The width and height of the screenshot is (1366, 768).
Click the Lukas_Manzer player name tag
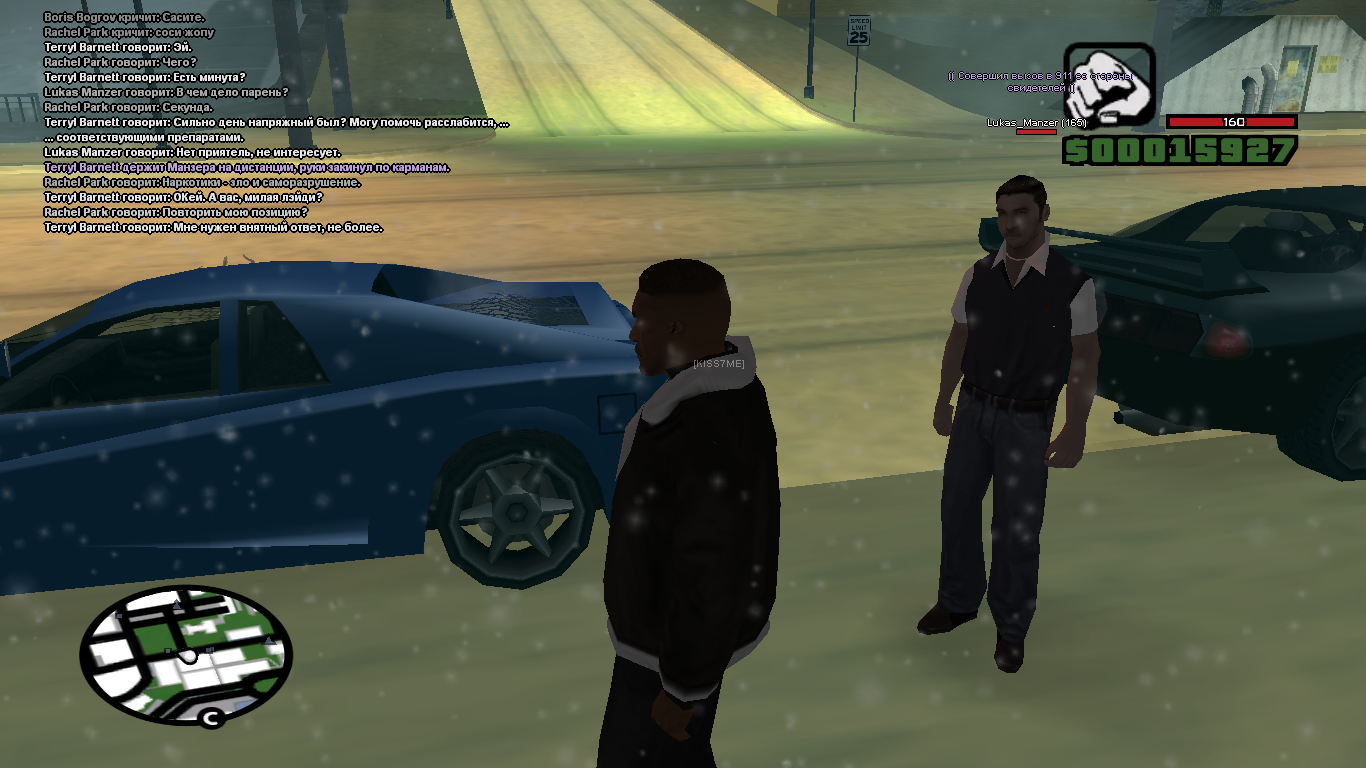[1036, 123]
